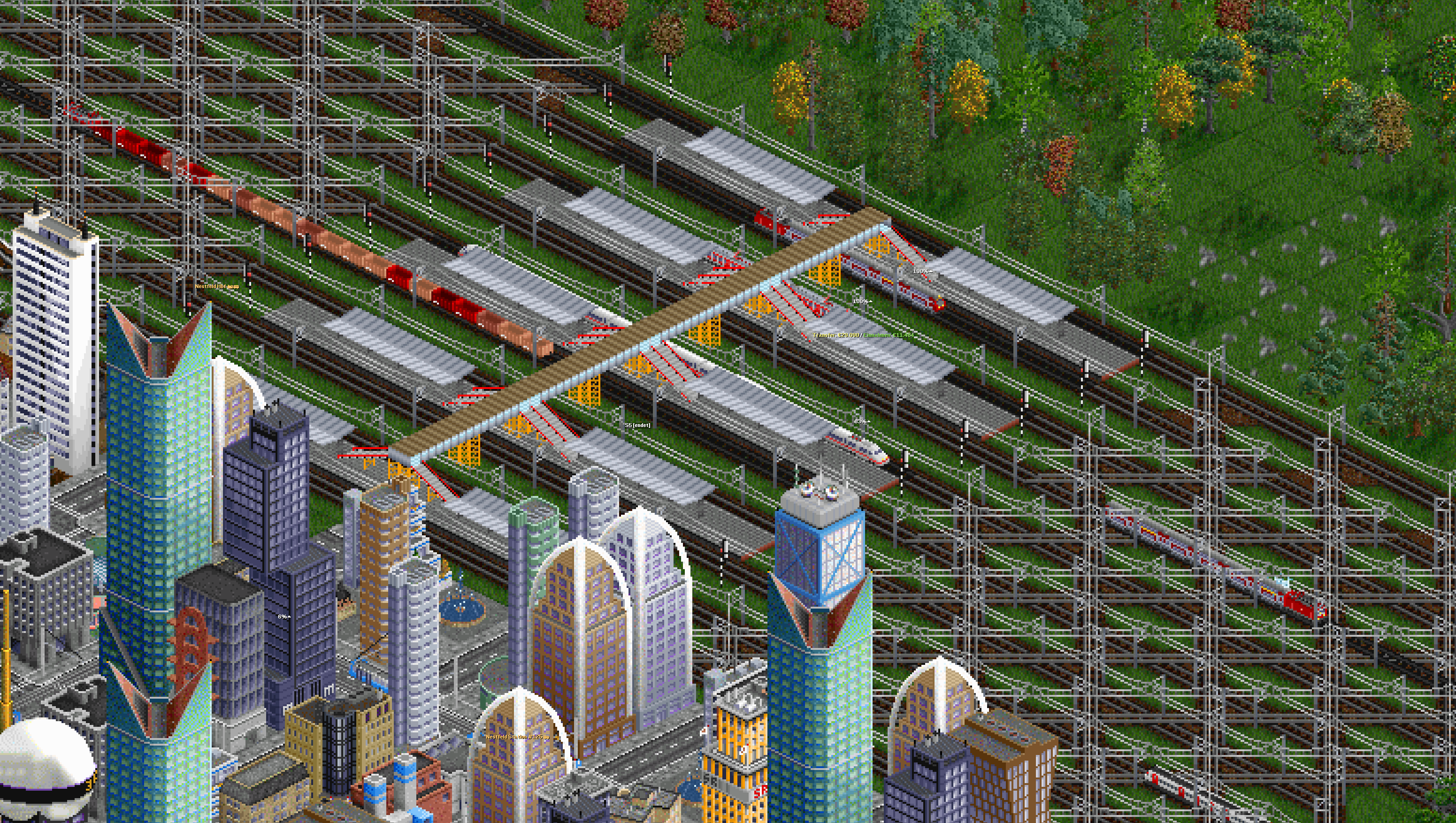Image resolution: width=1456 pixels, height=823 pixels.
Task: Select the S5 [endet] sign
Action: point(637,425)
